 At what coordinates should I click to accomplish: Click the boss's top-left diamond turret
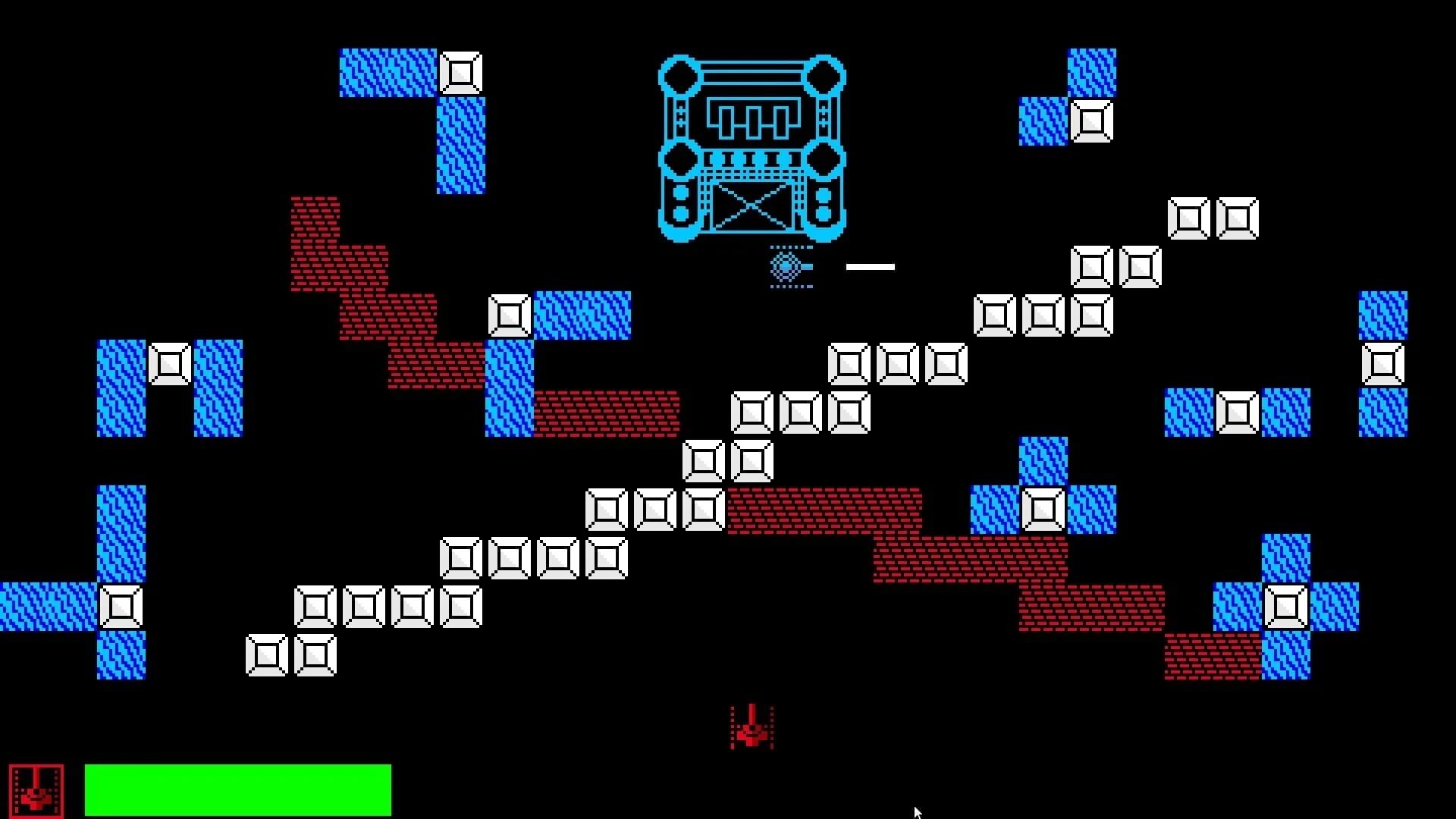pos(679,76)
